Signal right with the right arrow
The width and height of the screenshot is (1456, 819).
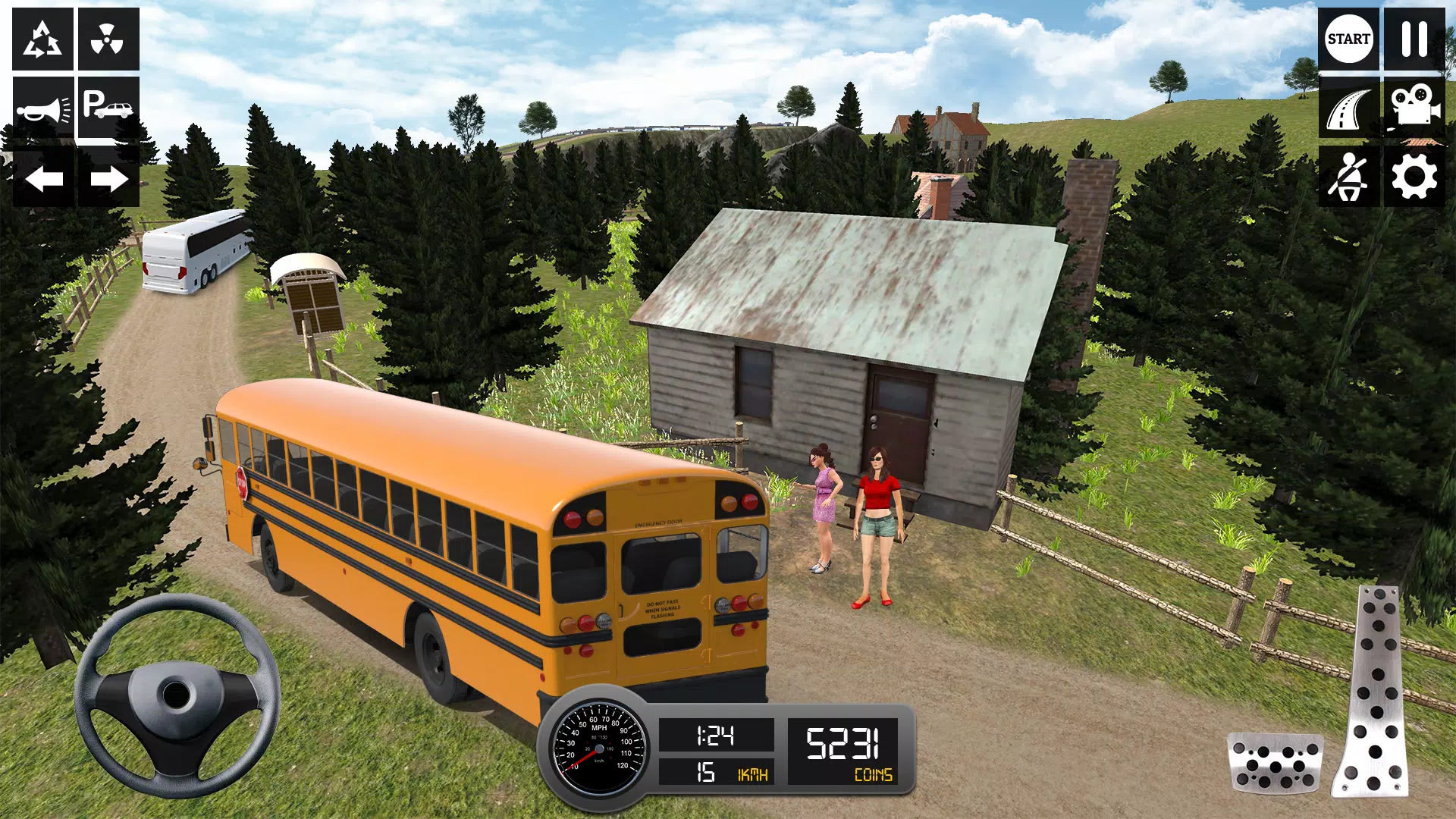108,179
